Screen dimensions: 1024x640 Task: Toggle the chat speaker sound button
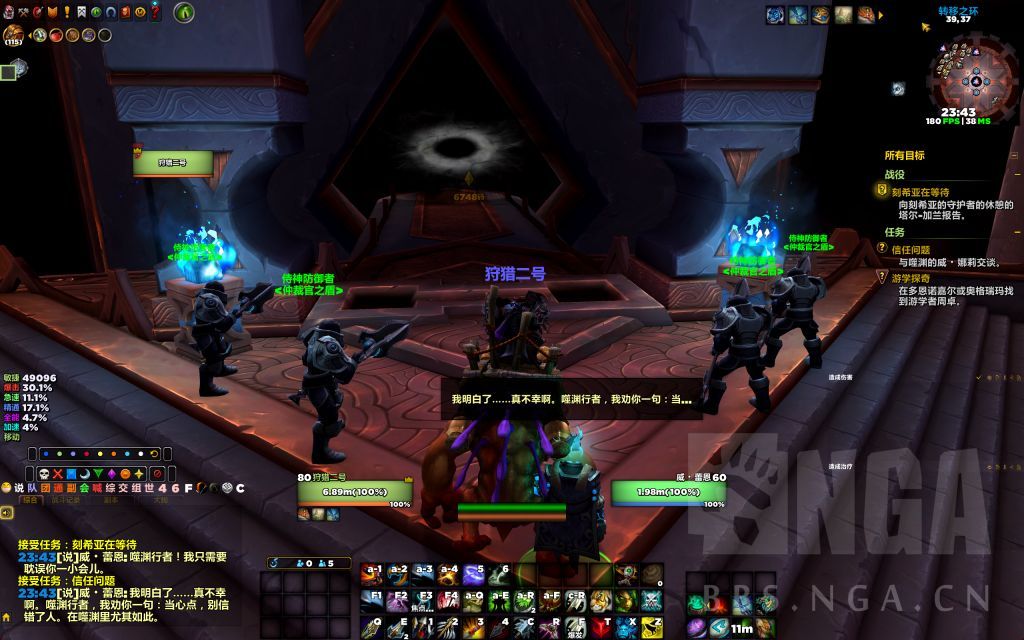[7, 513]
